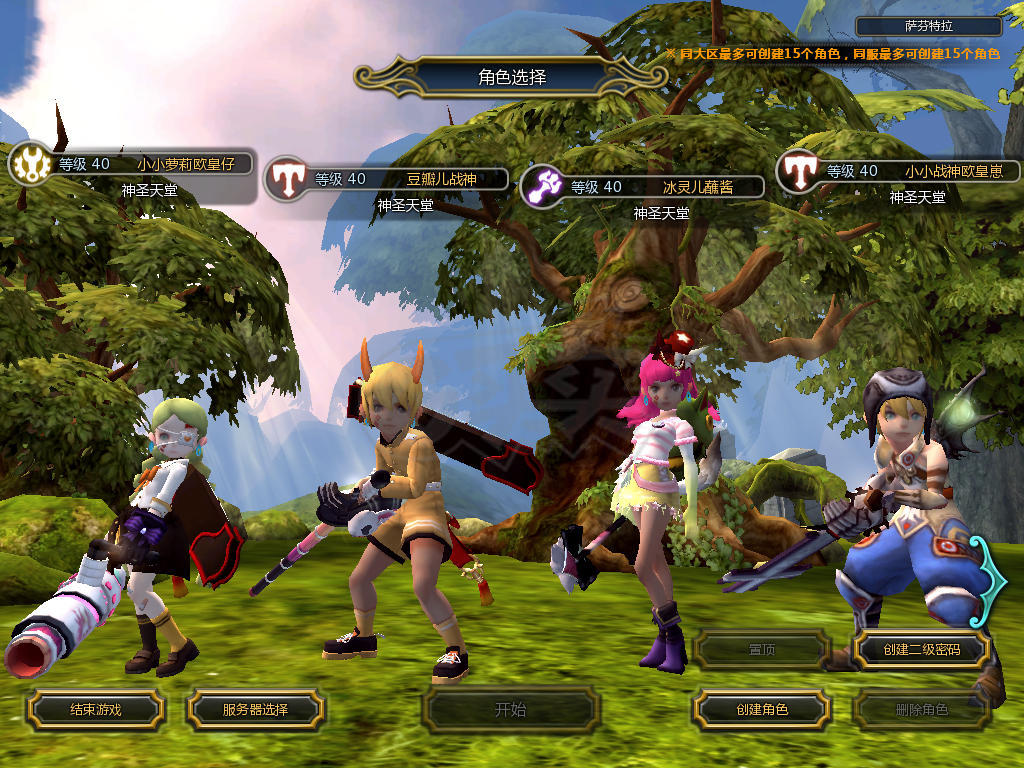Click the 删除角色 delete character button
1024x768 pixels.
[921, 710]
